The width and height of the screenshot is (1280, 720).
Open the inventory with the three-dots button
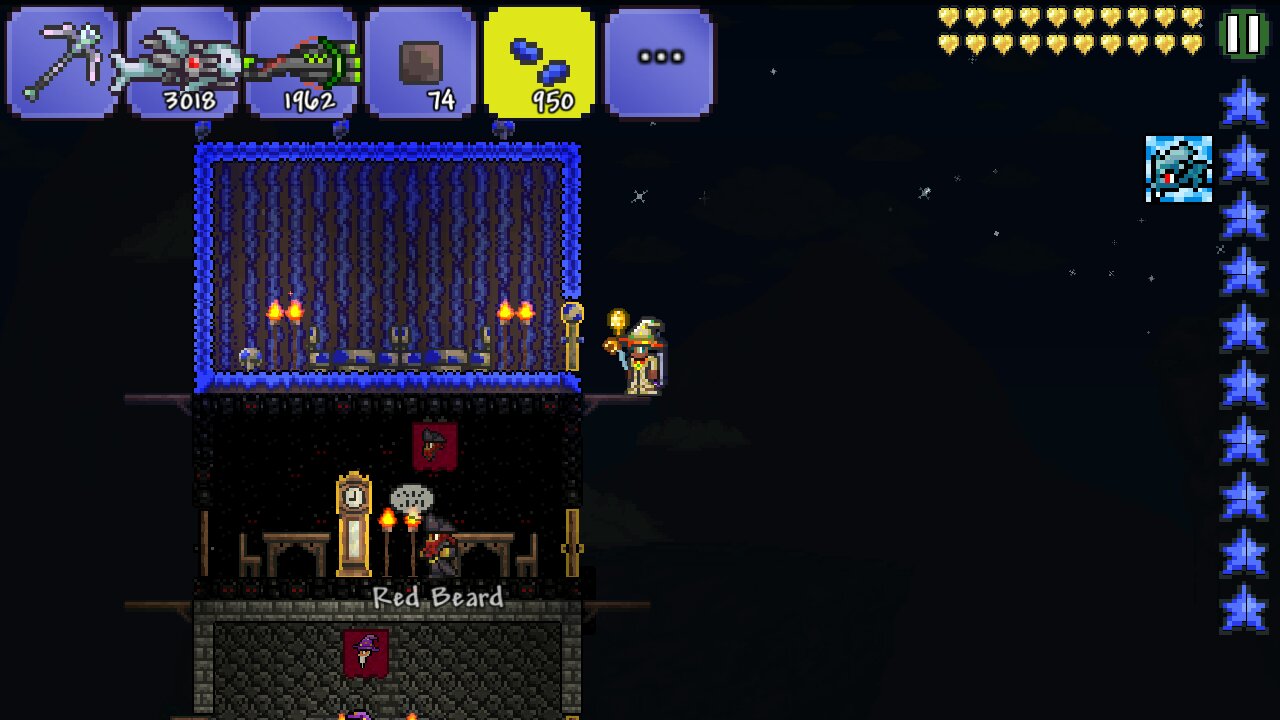(x=659, y=62)
